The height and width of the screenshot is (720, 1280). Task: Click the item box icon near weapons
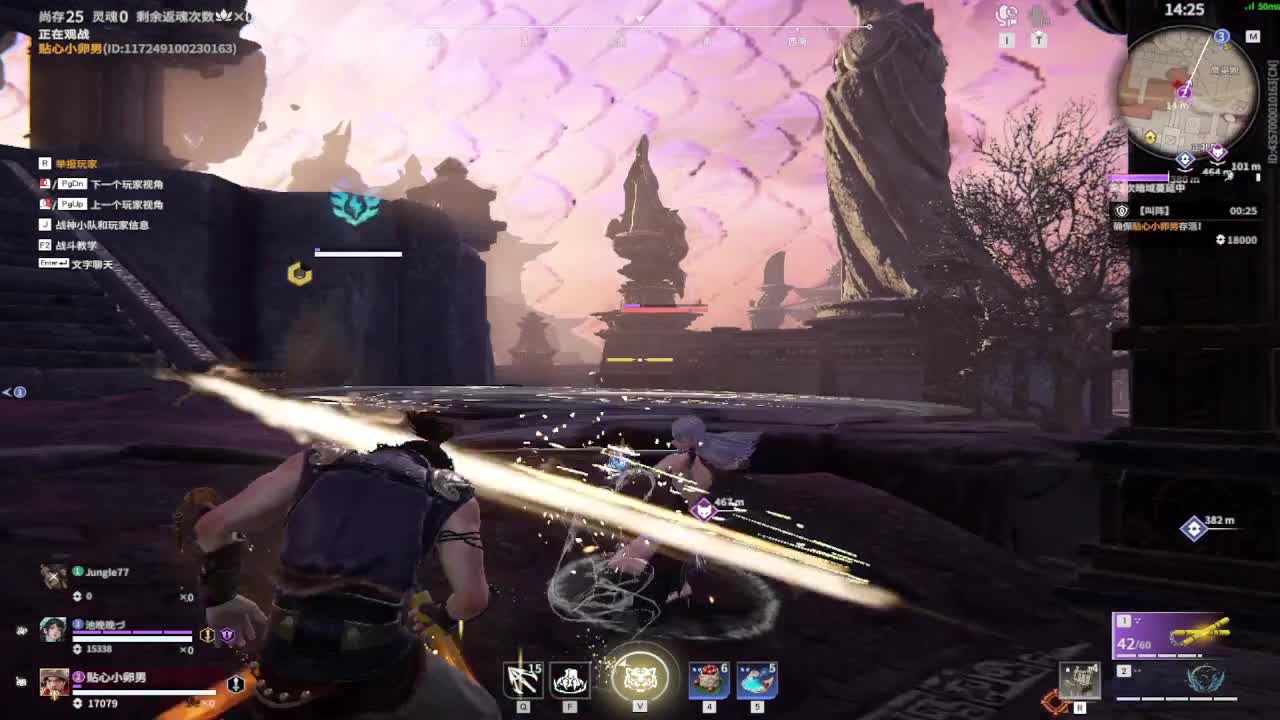pyautogui.click(x=1080, y=680)
